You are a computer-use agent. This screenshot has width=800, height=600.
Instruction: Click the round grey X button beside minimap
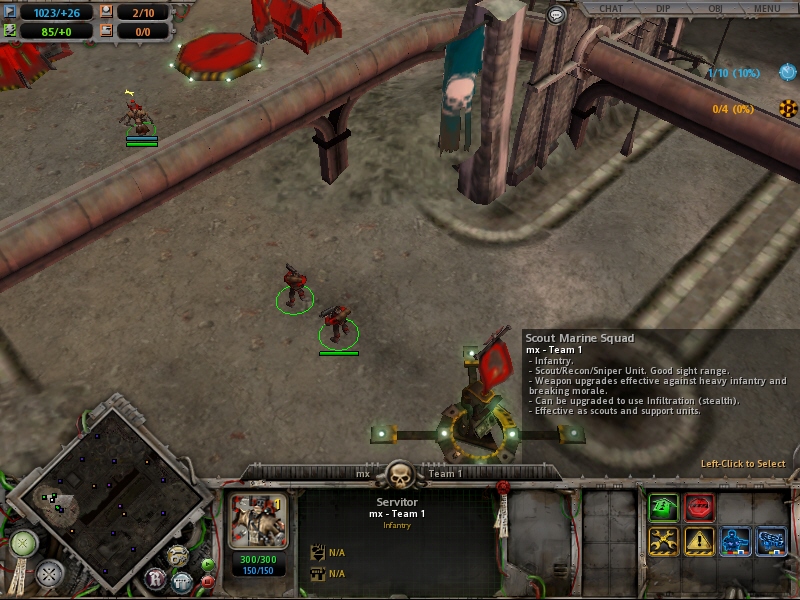[49, 574]
